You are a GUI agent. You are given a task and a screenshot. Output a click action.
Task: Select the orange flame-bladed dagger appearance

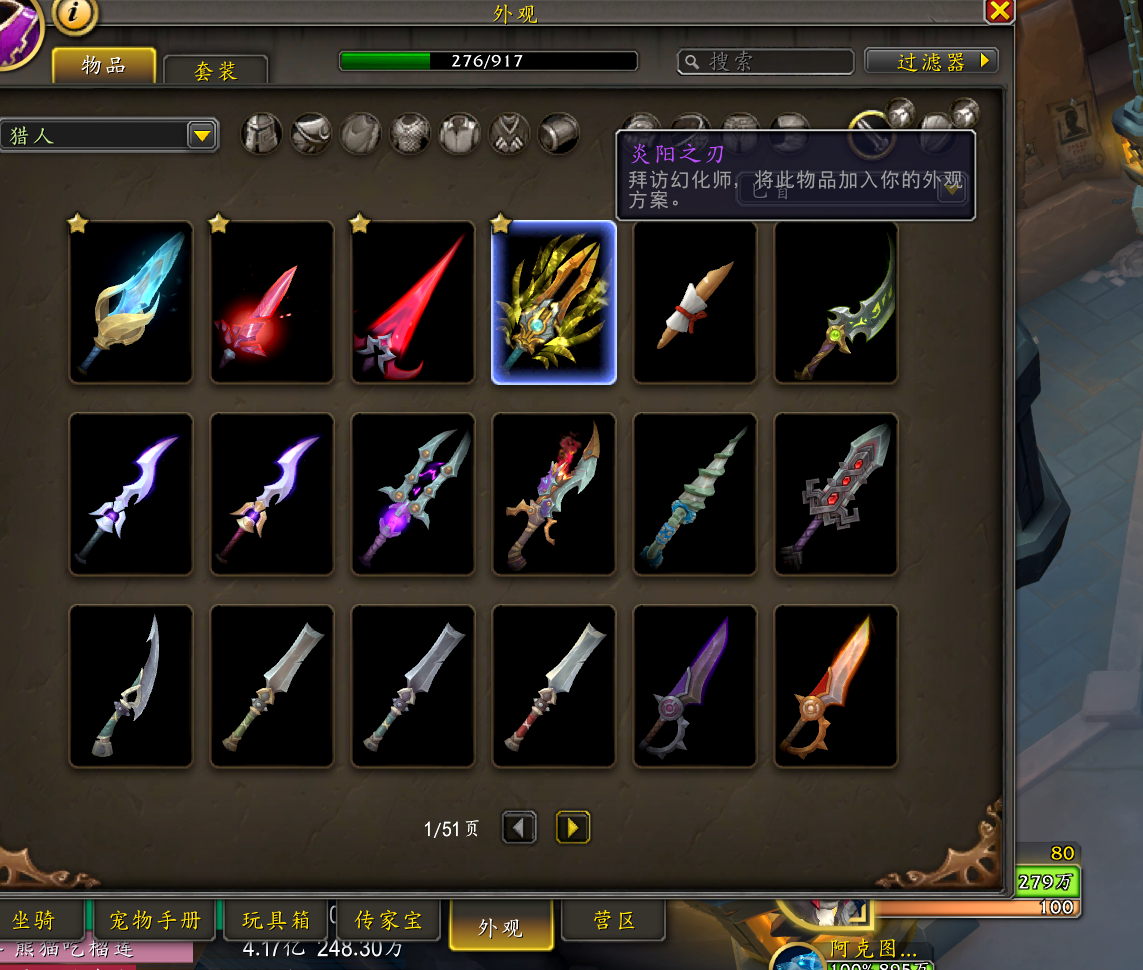tap(836, 686)
